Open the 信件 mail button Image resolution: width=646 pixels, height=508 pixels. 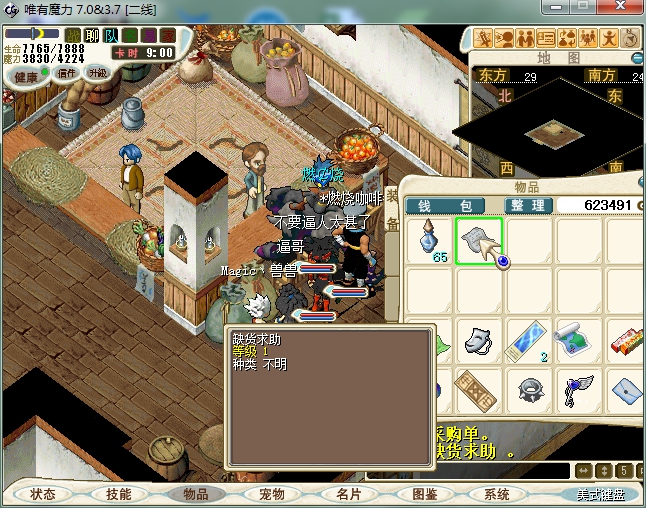click(68, 73)
